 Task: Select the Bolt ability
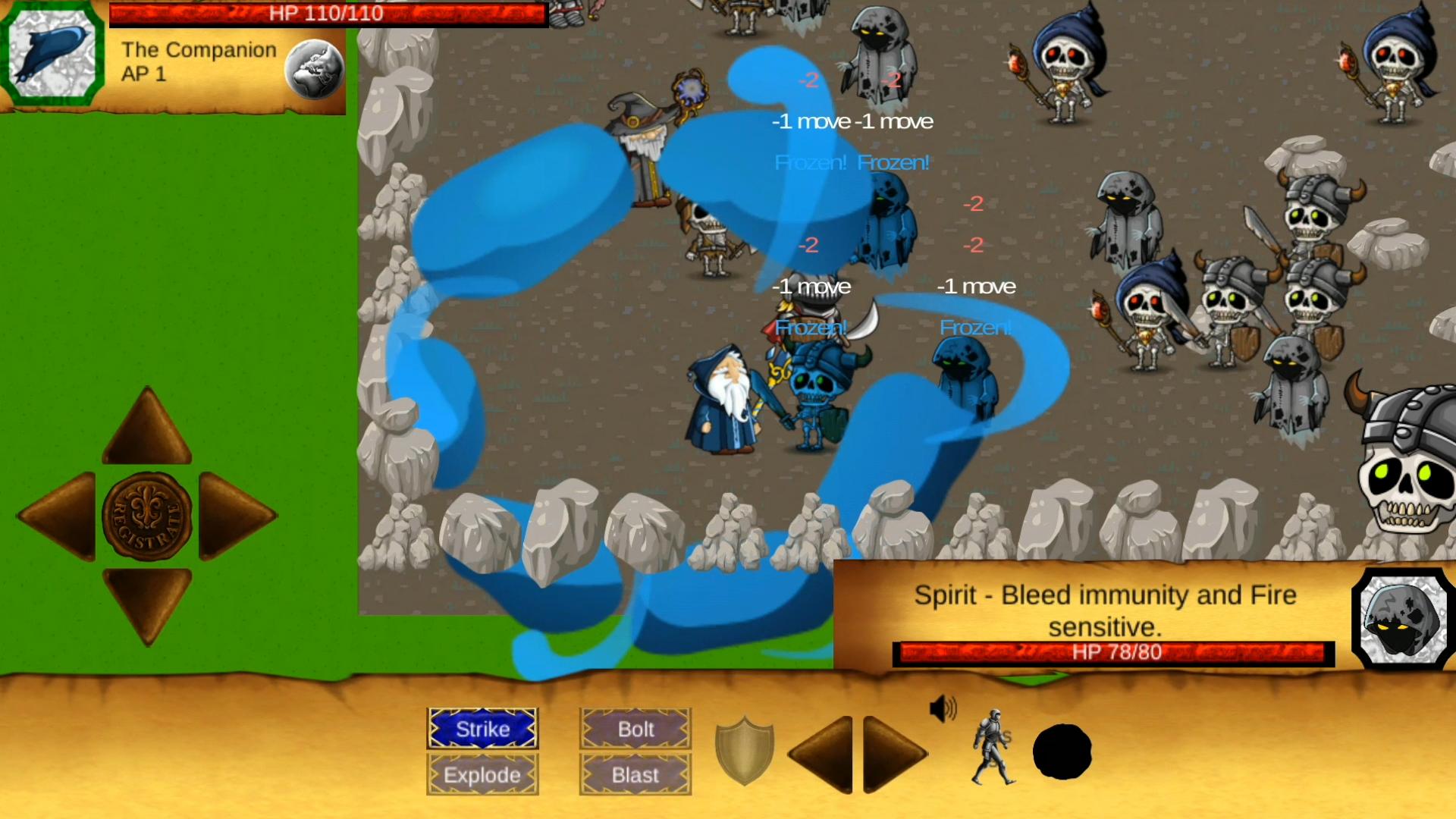coord(634,729)
